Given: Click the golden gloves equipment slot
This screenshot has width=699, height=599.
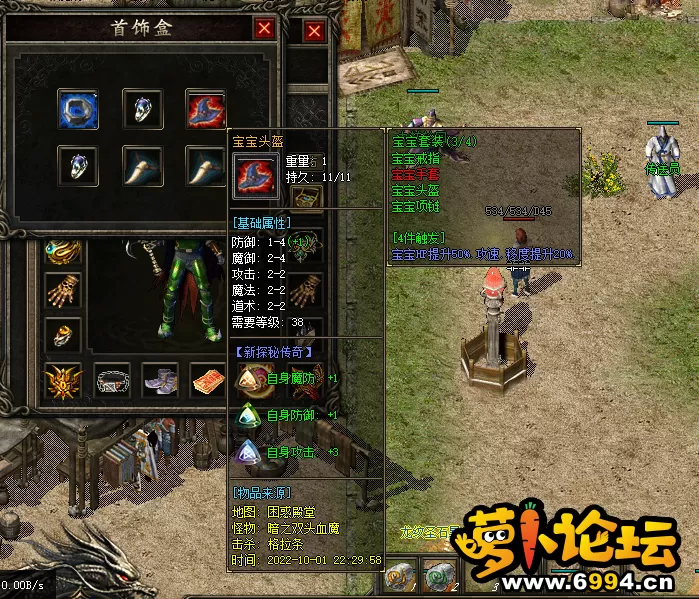Looking at the screenshot, I should pyautogui.click(x=63, y=293).
